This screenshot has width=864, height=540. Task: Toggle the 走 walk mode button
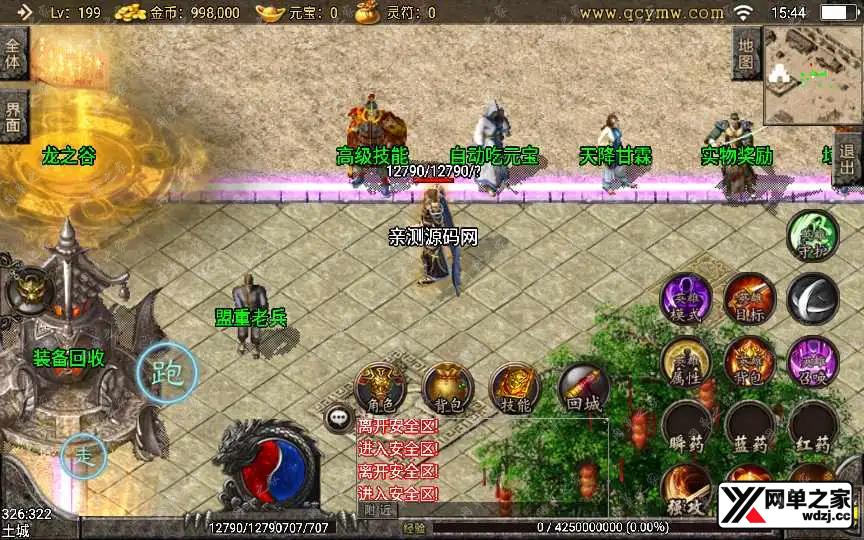84,457
